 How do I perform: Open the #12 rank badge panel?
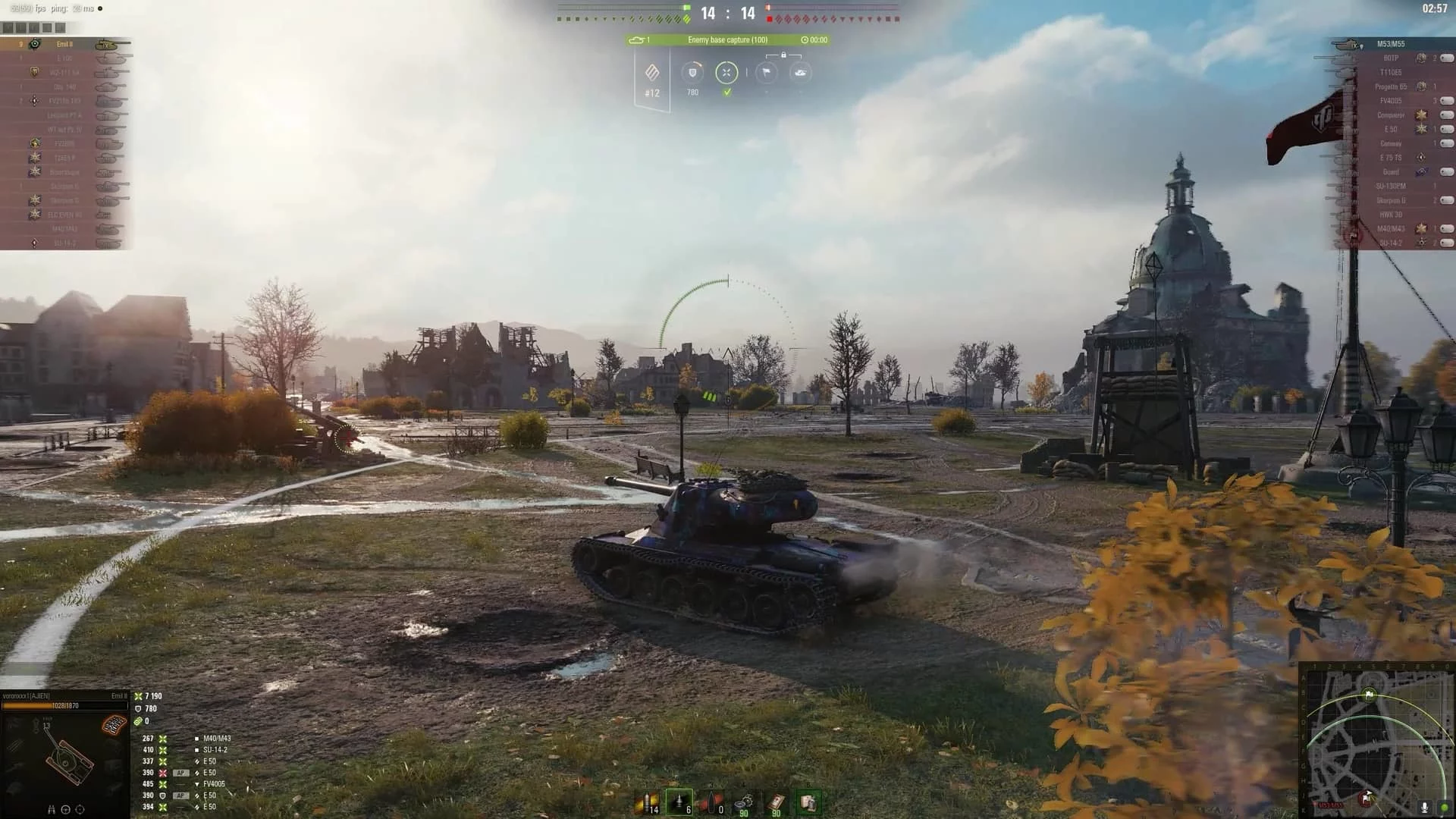click(x=652, y=79)
